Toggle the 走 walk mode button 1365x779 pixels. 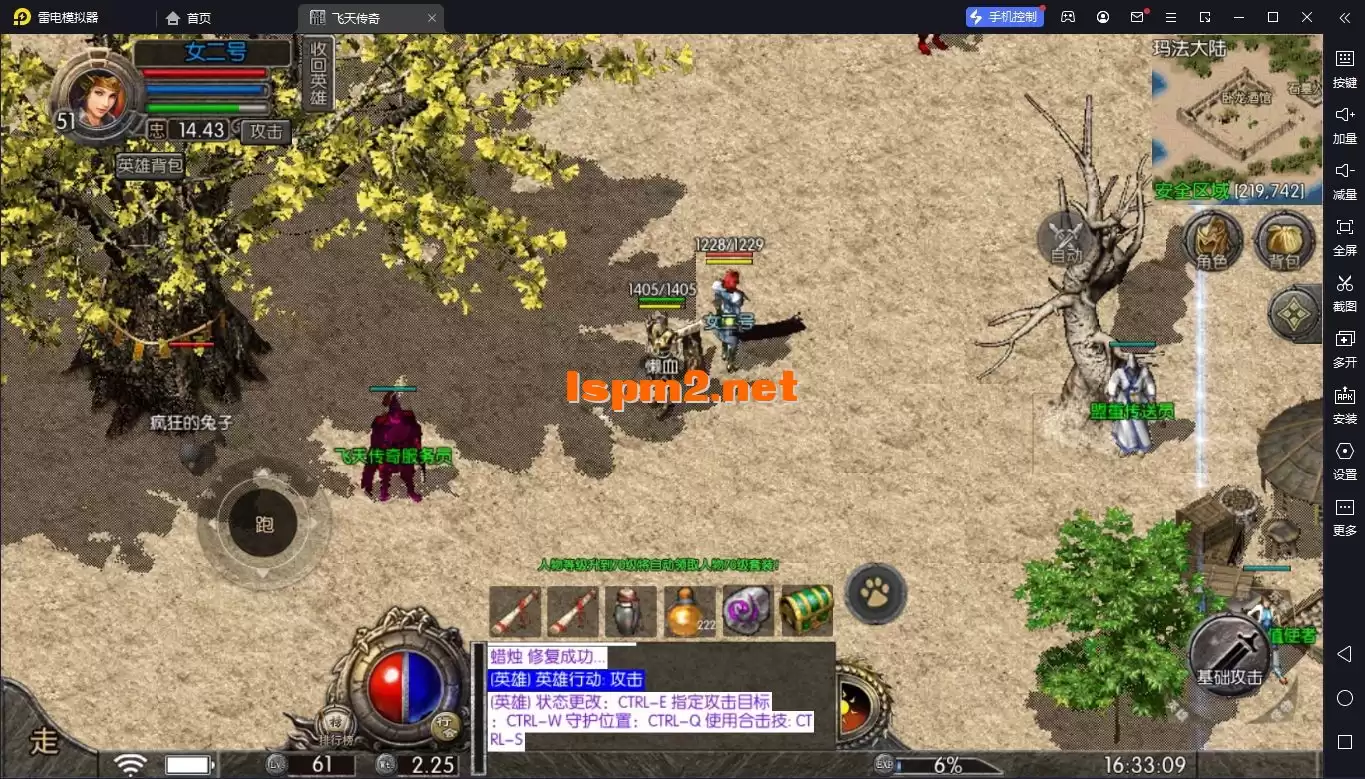point(45,740)
